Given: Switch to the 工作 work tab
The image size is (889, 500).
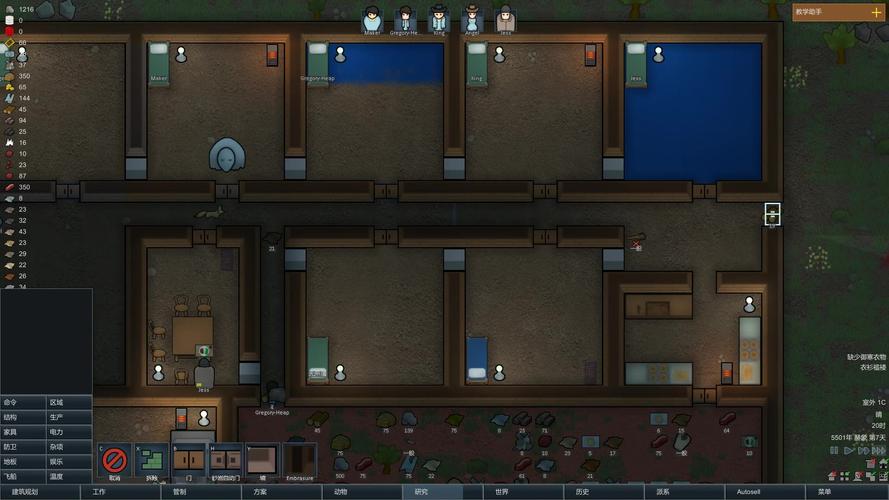Looking at the screenshot, I should [x=99, y=492].
